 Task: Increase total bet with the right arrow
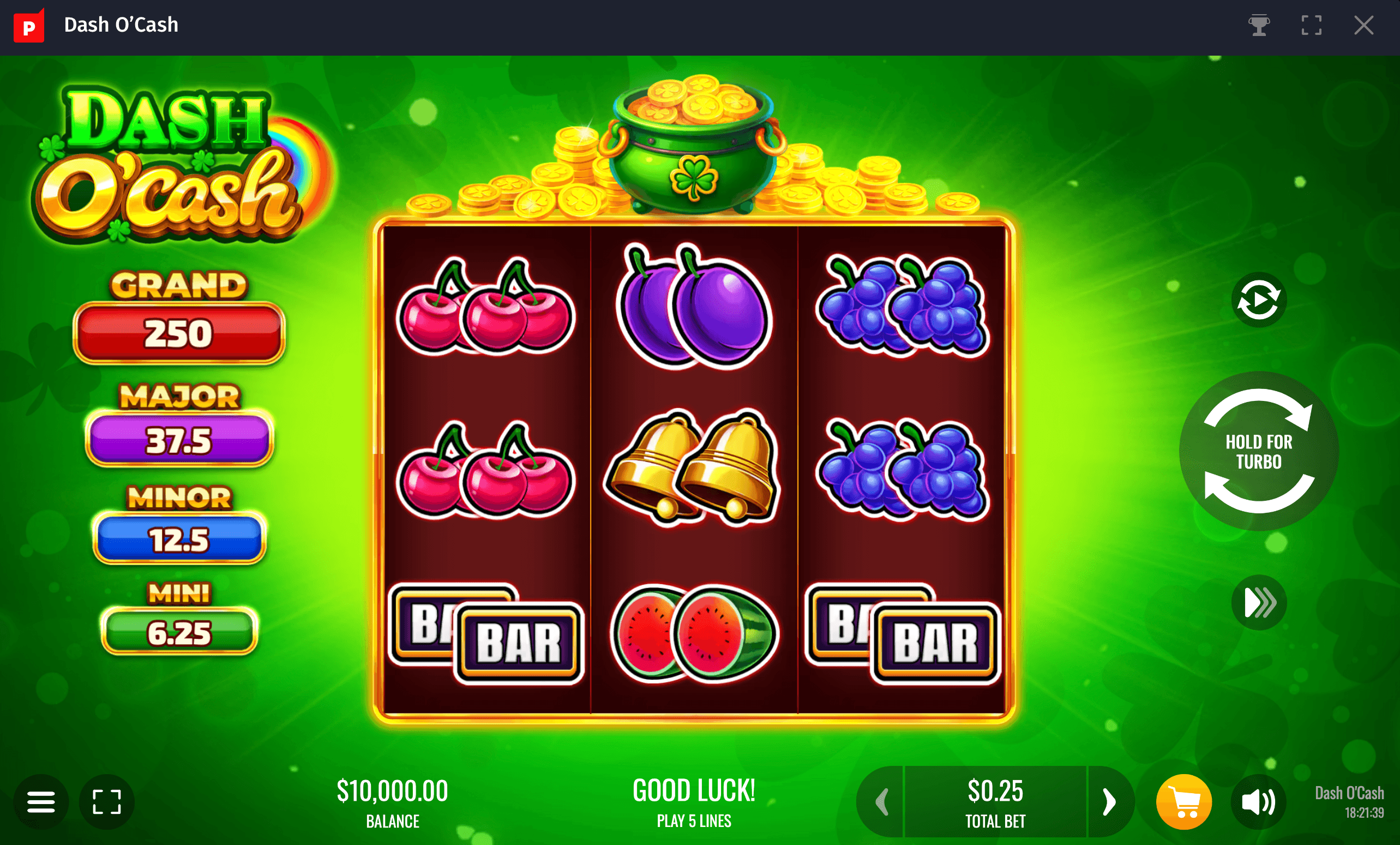point(1109,802)
